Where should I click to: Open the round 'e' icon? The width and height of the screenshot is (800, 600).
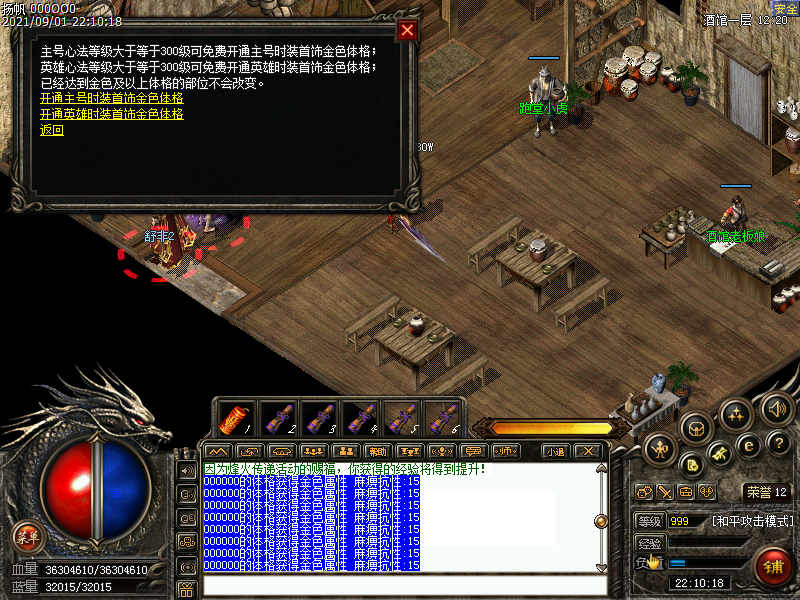(747, 445)
